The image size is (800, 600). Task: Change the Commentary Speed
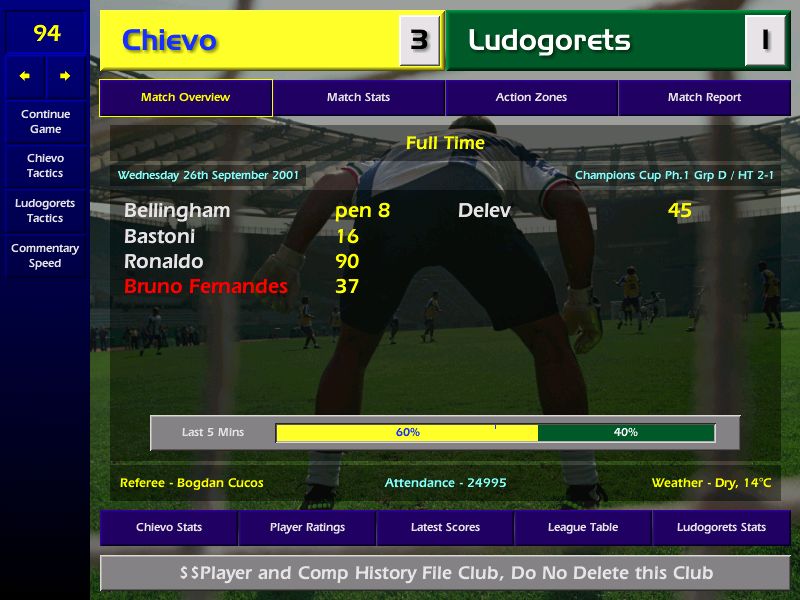(45, 256)
